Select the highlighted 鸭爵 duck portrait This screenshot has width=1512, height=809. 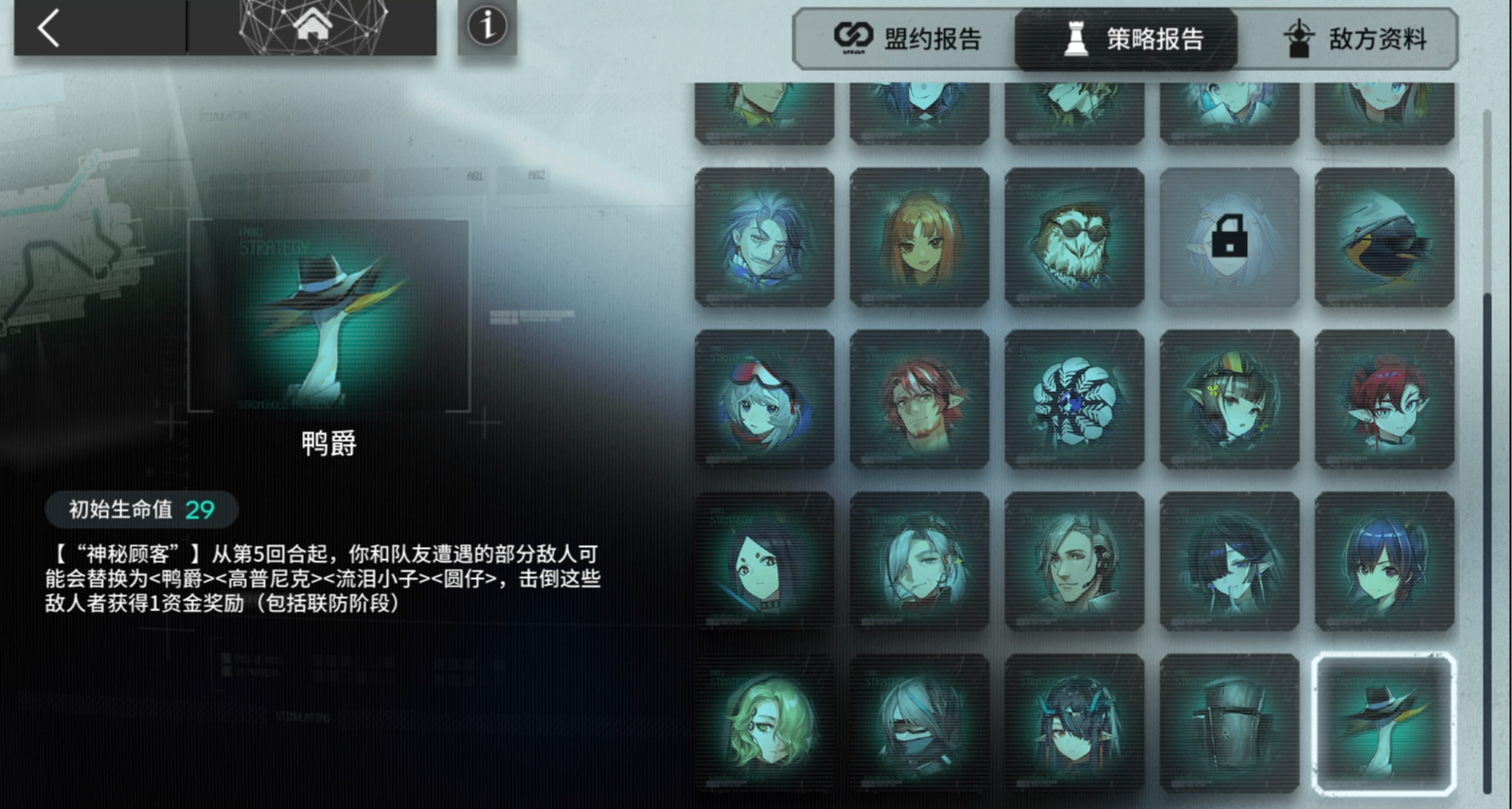click(1383, 722)
